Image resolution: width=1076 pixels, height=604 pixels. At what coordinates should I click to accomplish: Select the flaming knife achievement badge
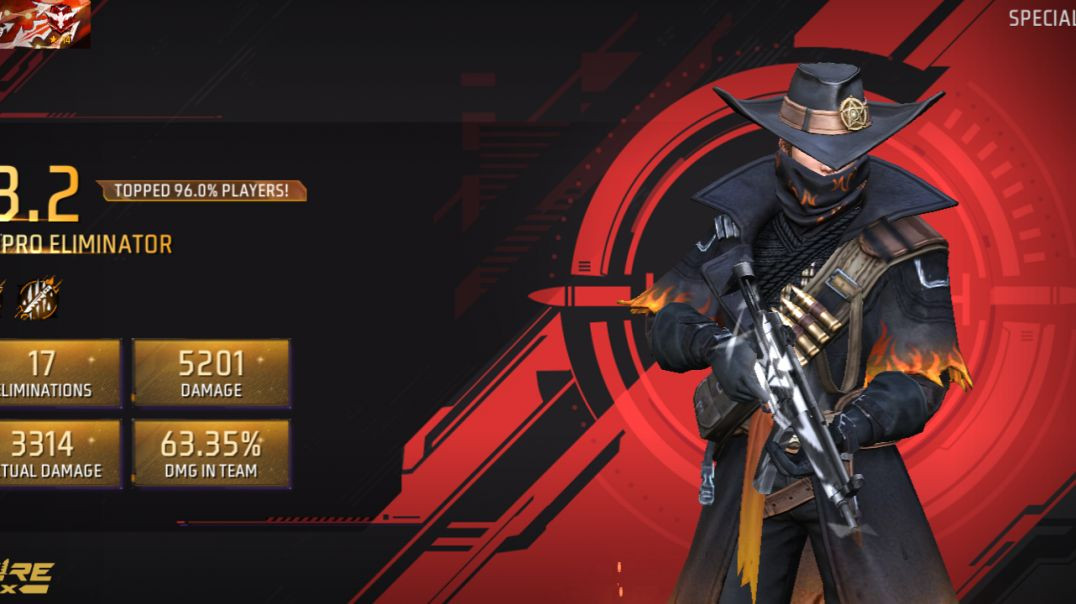[x=38, y=298]
